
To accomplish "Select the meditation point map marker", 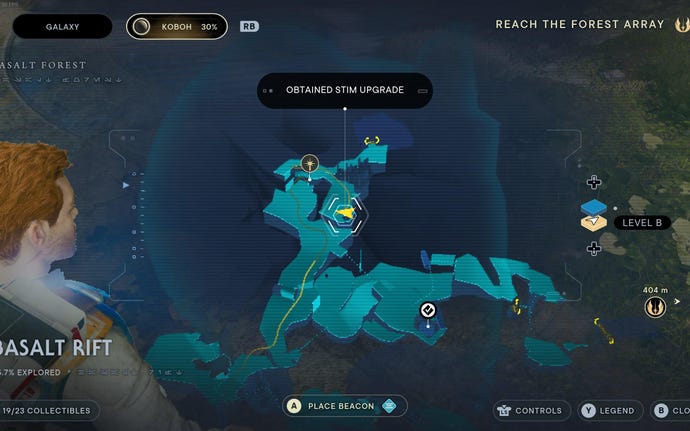I will [310, 162].
